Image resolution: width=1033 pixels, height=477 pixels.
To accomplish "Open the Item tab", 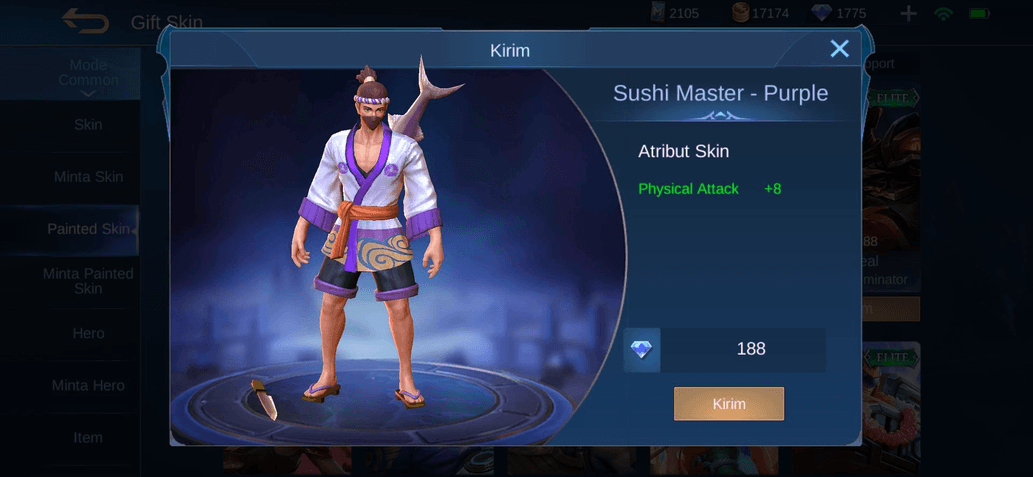I will pyautogui.click(x=88, y=437).
